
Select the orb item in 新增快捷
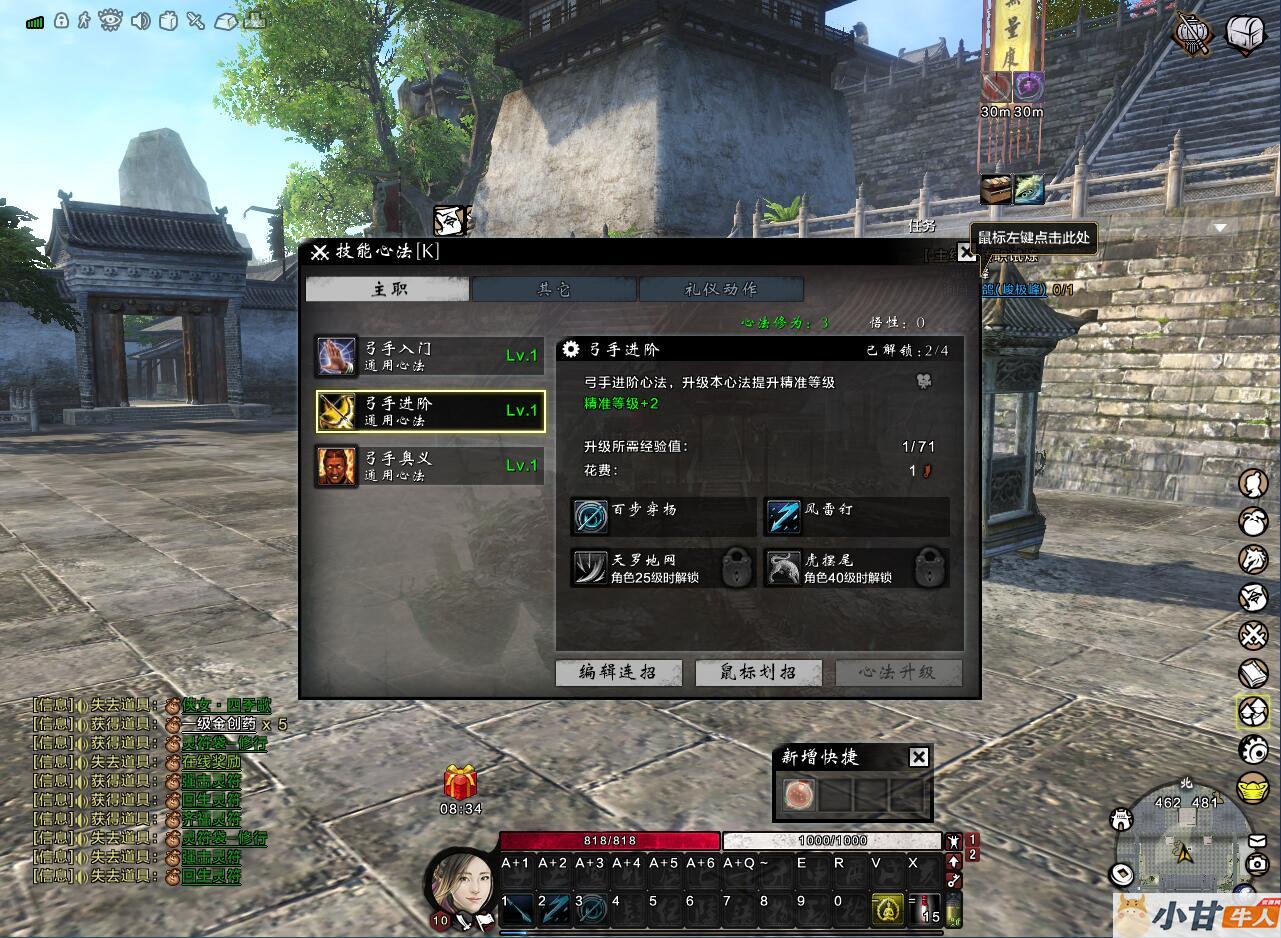[799, 796]
